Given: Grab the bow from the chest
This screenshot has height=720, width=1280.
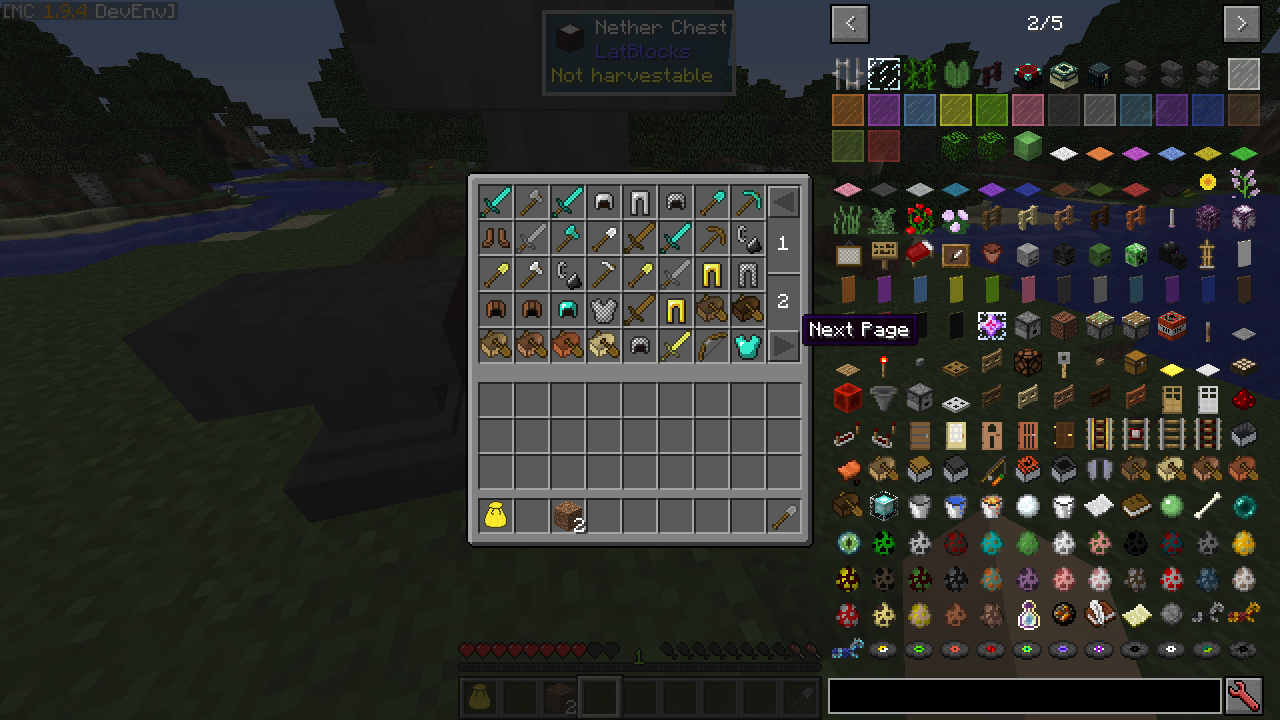Looking at the screenshot, I should [x=710, y=346].
